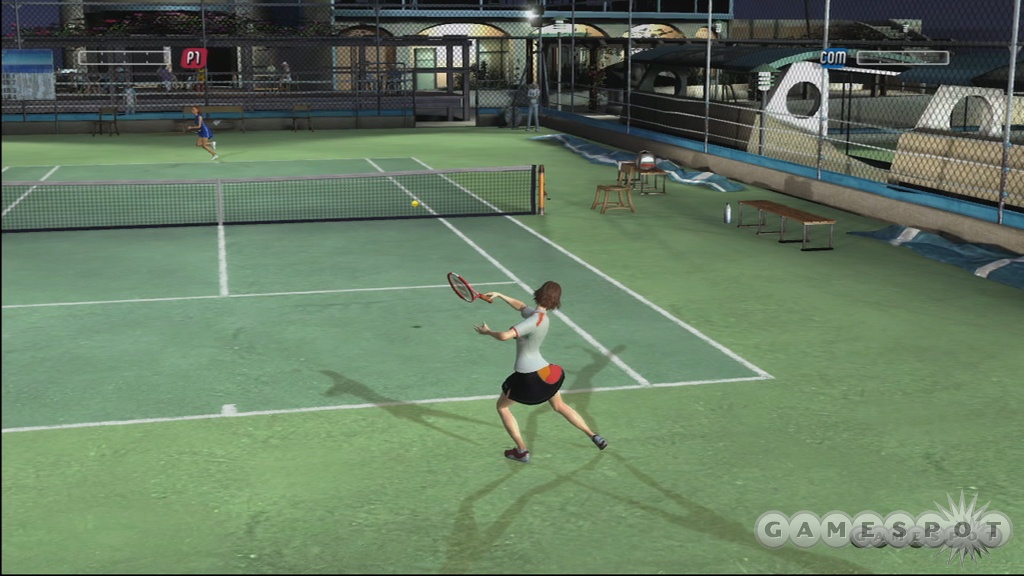Click the Gamespot watermark logo
The image size is (1024, 576).
pyautogui.click(x=883, y=529)
